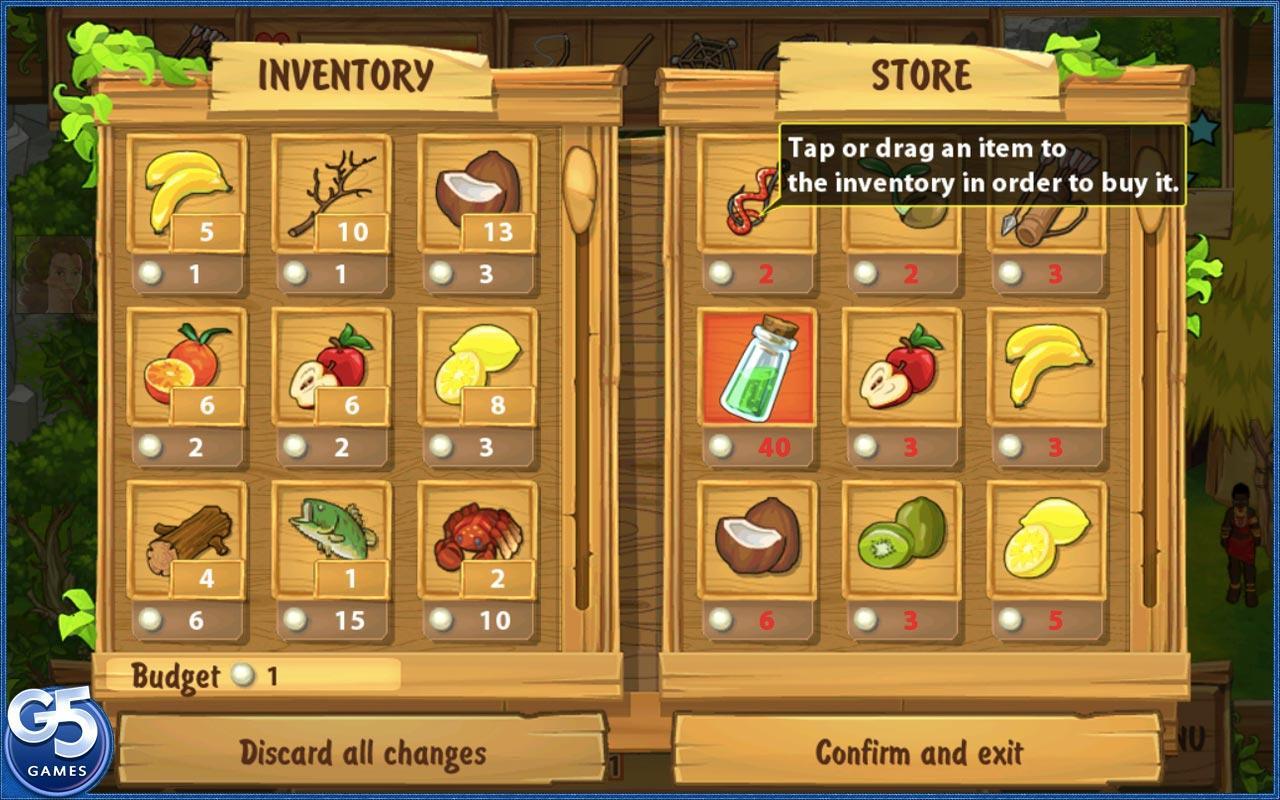Image resolution: width=1280 pixels, height=800 pixels.
Task: Confirm and exit the store
Action: (918, 752)
